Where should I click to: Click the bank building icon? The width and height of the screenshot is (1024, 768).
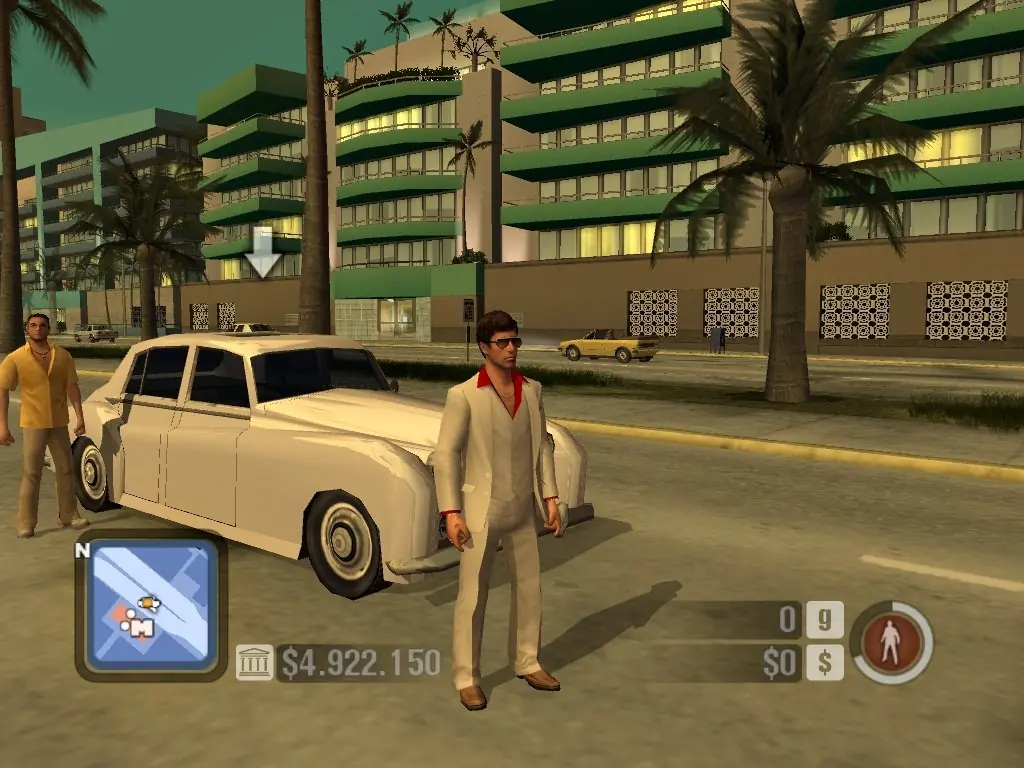pos(254,662)
